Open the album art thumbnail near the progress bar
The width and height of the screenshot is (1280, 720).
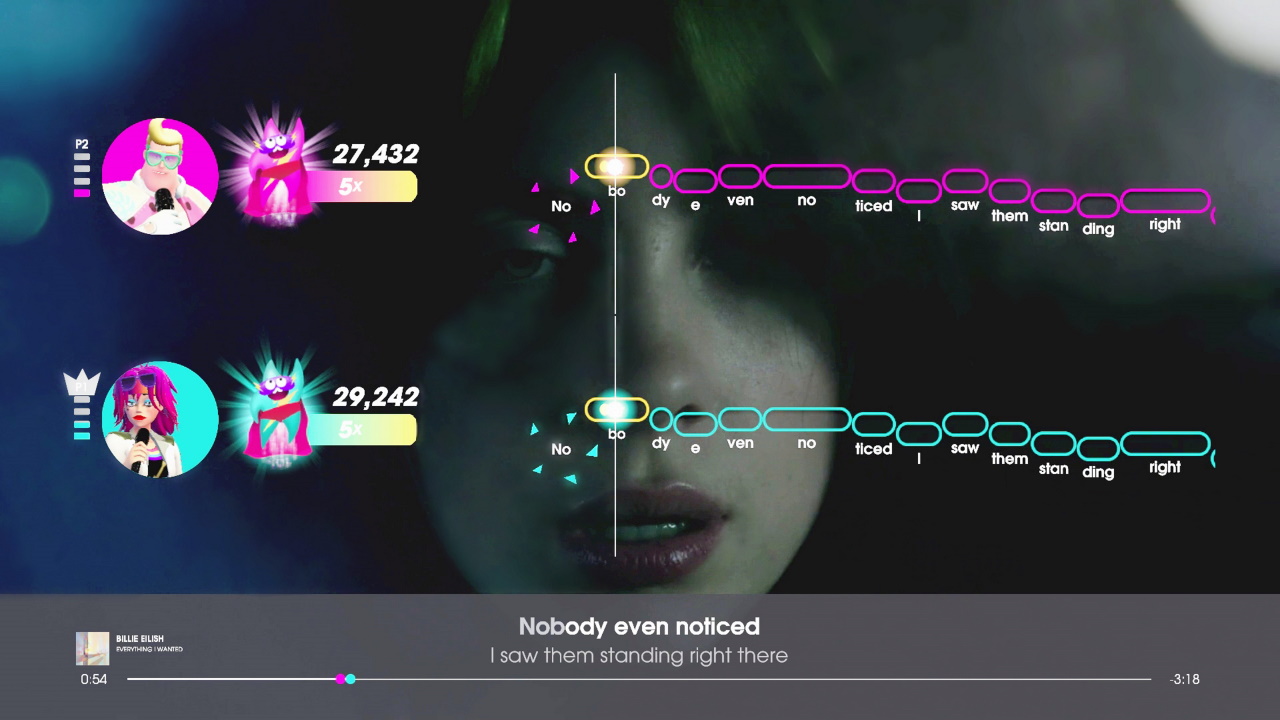tap(92, 648)
